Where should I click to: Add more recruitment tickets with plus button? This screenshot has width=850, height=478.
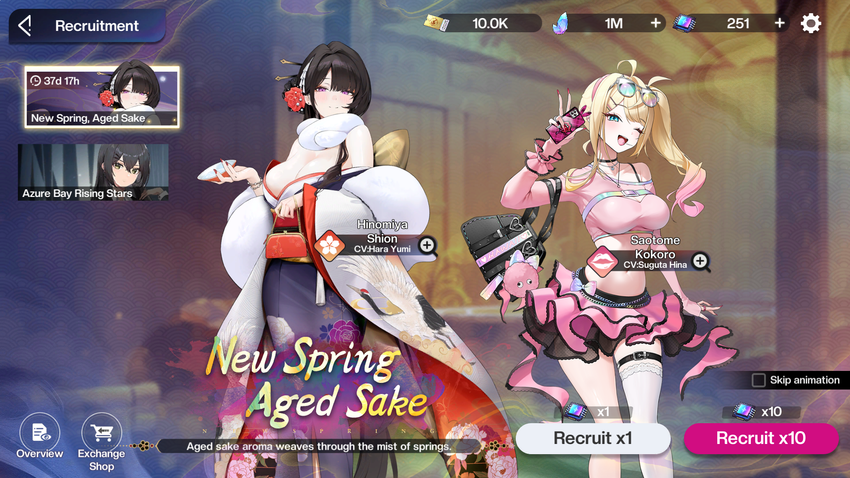tap(779, 23)
